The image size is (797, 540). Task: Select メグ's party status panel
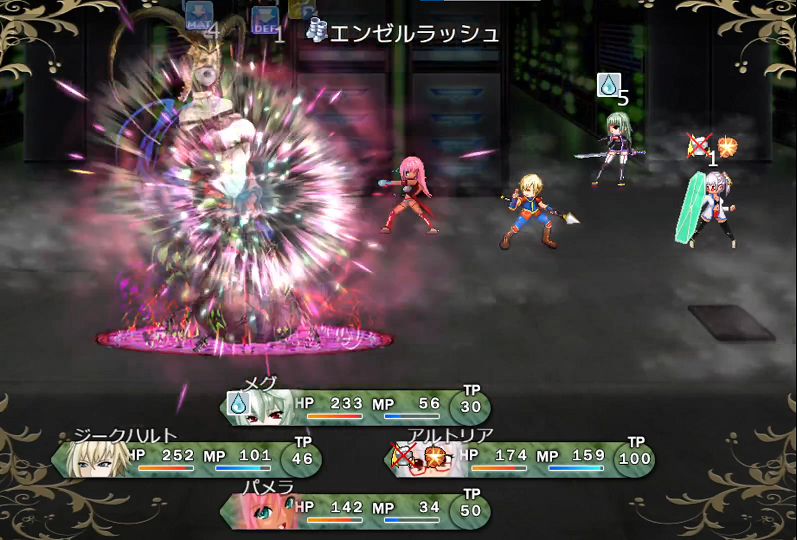pos(355,407)
